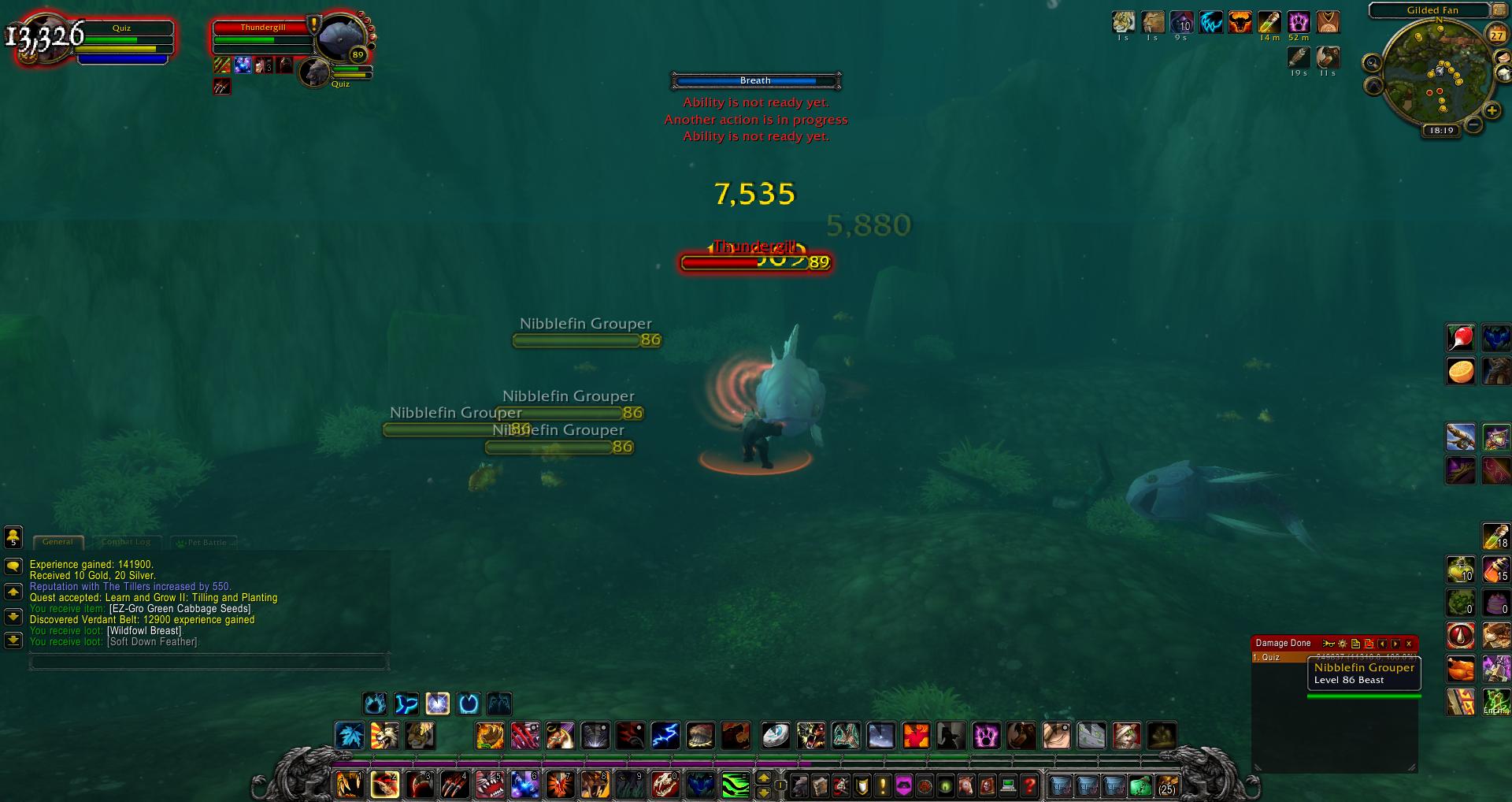Viewport: 1512px width, 802px height.
Task: Open Recount's configuration gear icon
Action: (1343, 643)
